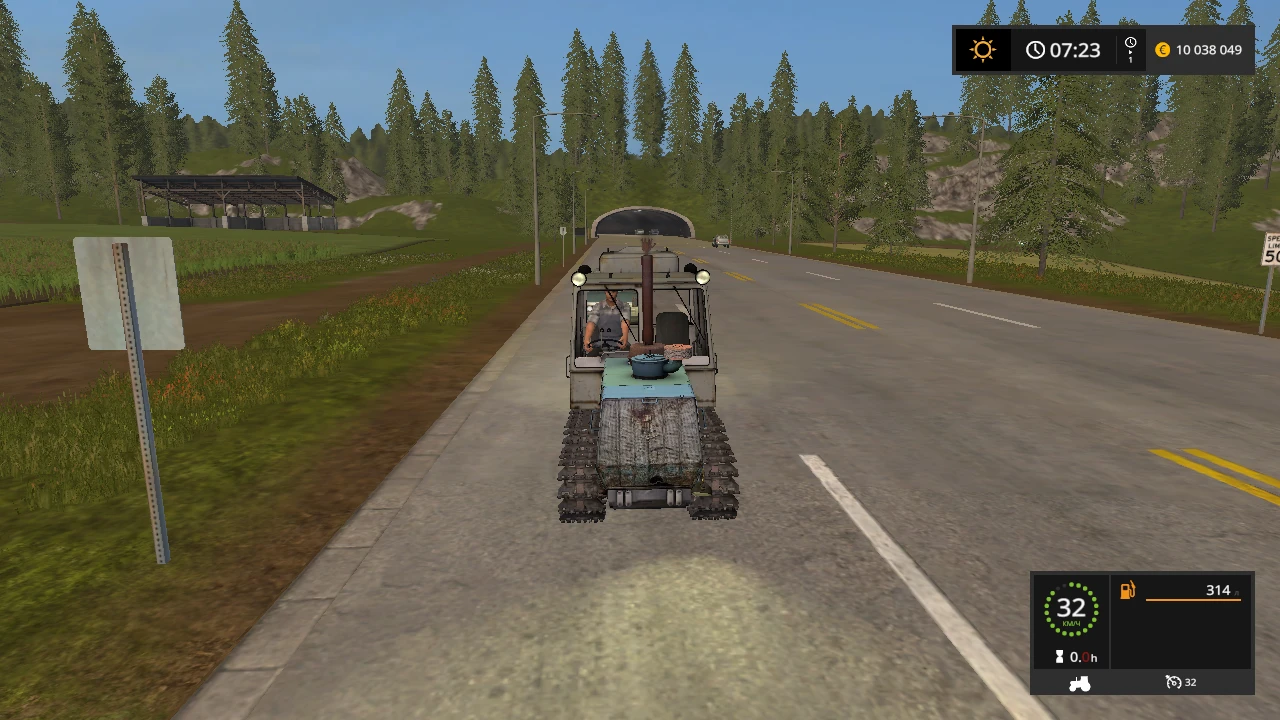Click the fuel pump icon

1127,590
